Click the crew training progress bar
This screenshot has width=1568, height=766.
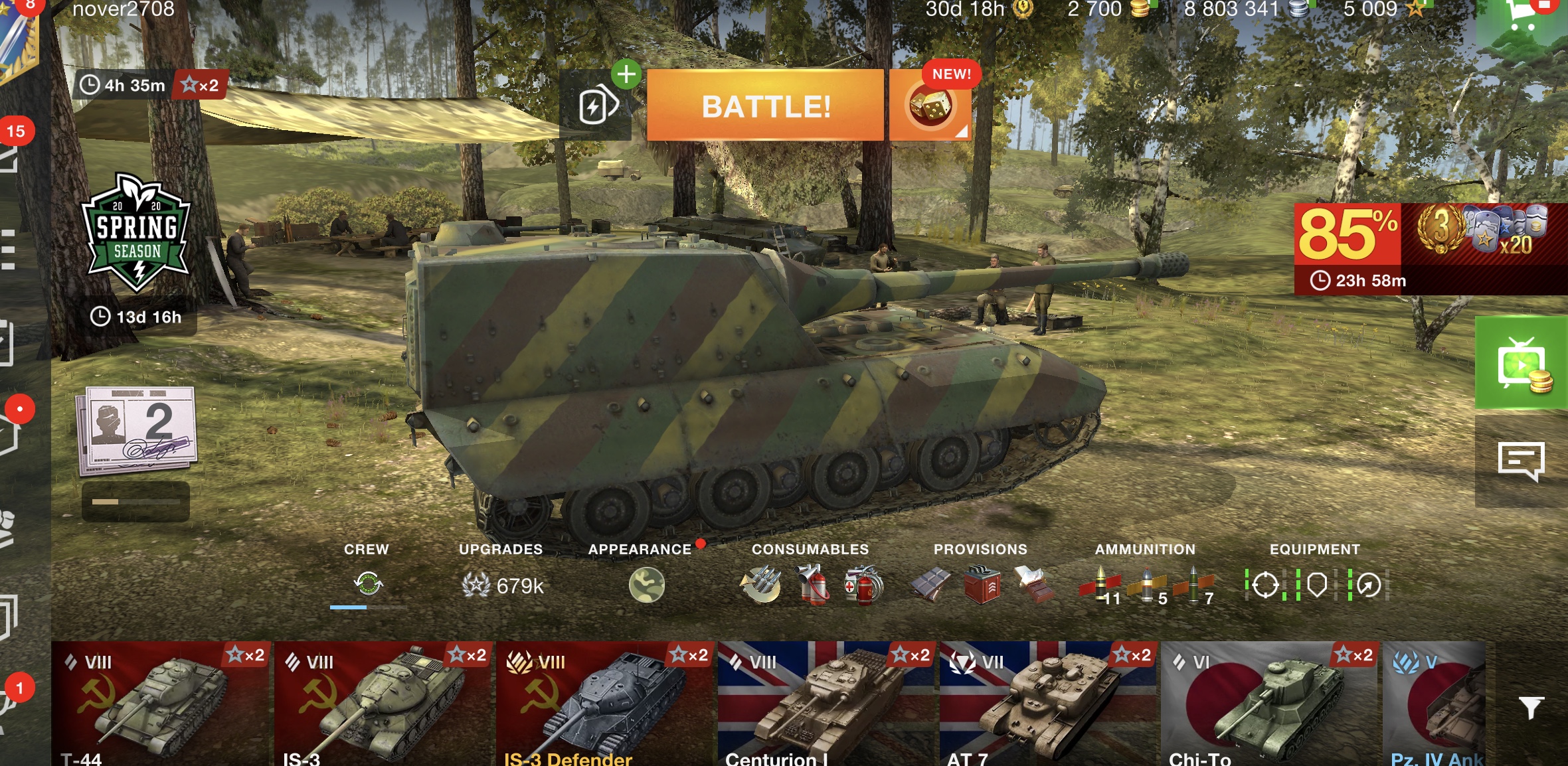(x=357, y=606)
